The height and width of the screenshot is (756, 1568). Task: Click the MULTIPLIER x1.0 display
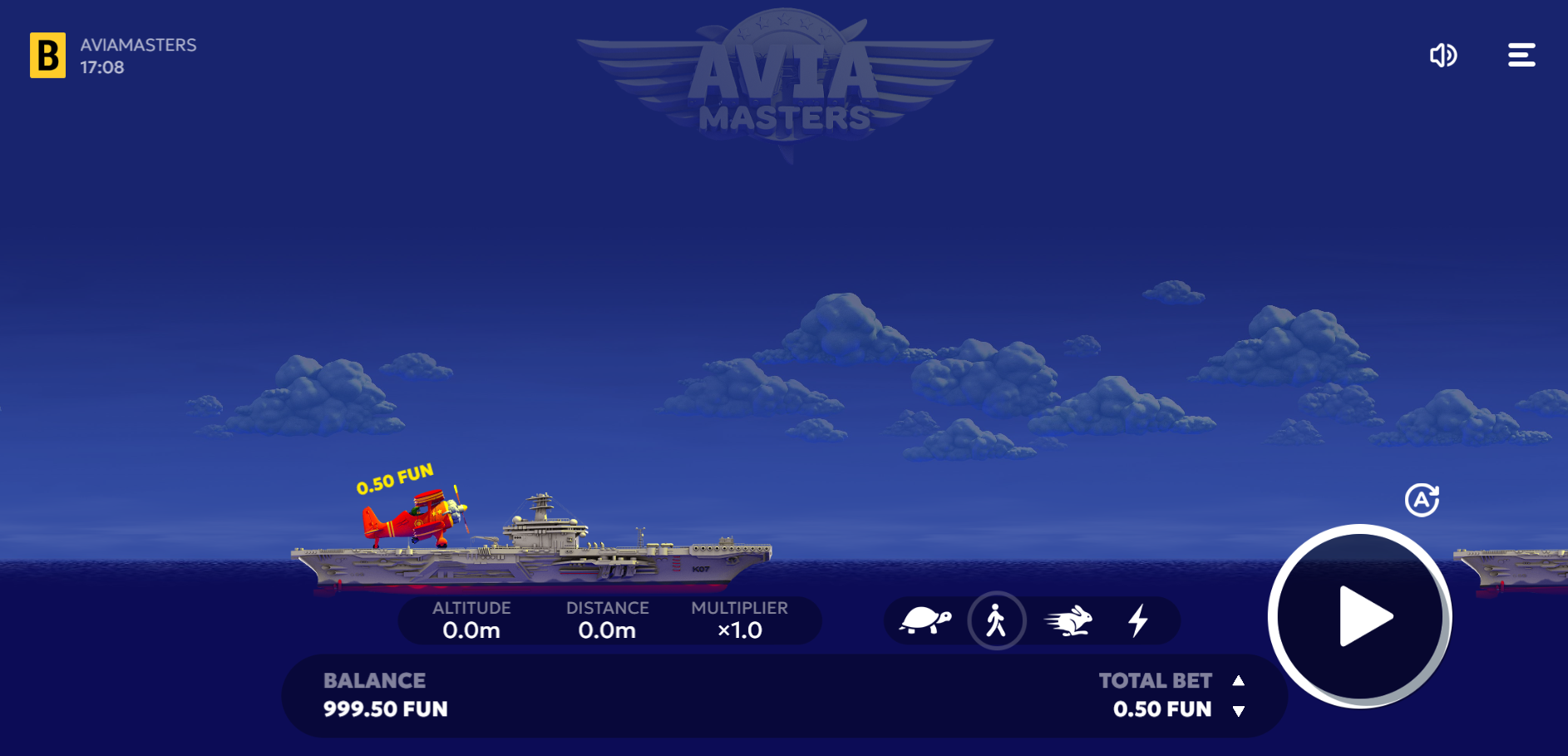(x=740, y=620)
